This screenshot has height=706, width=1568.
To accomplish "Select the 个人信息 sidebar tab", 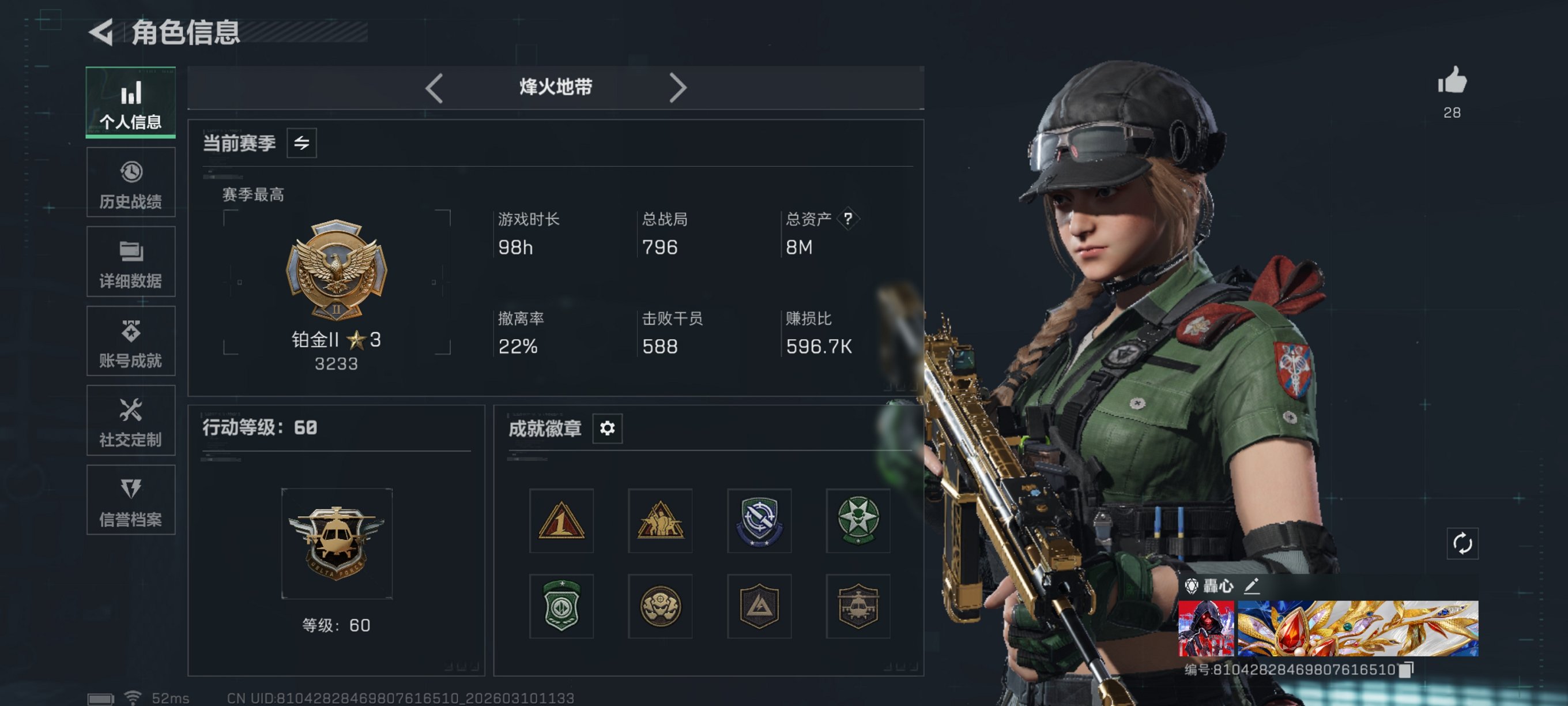I will (130, 104).
